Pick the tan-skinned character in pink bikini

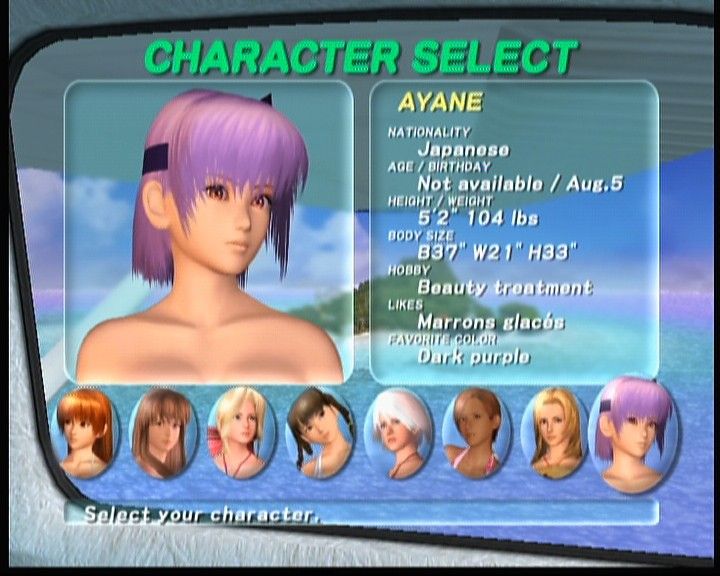(477, 433)
